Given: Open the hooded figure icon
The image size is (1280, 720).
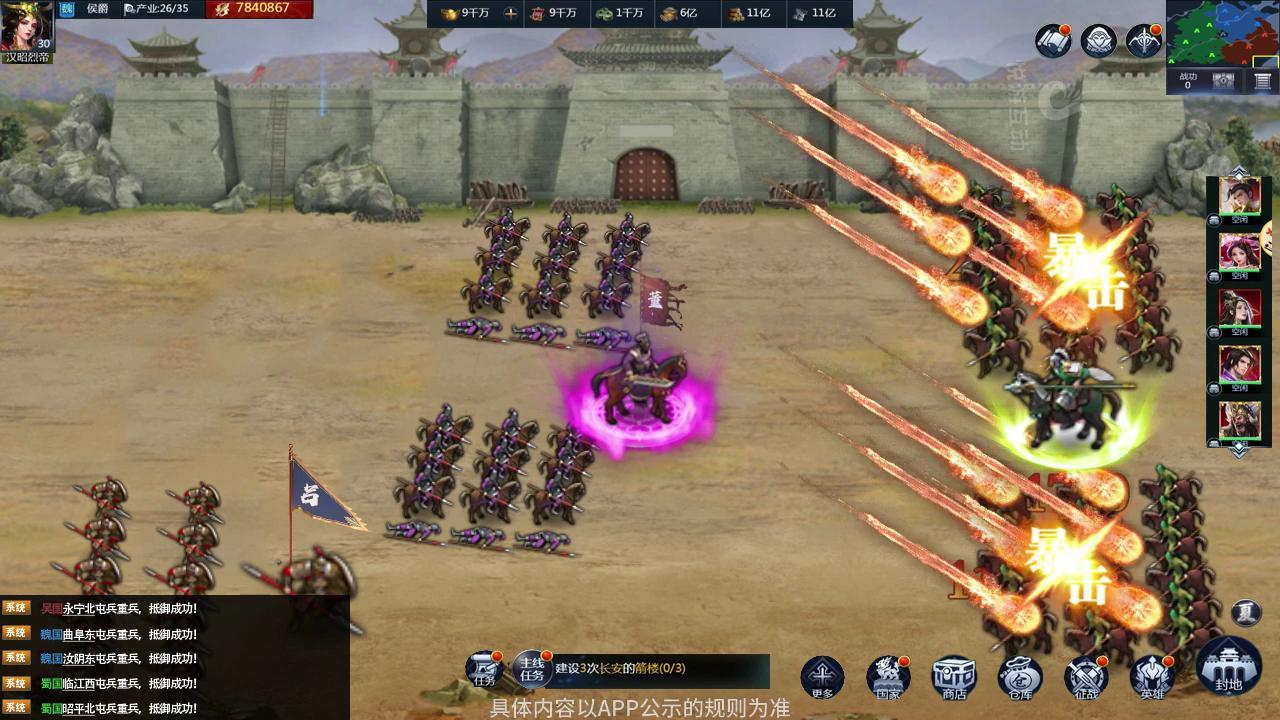Looking at the screenshot, I should [x=1099, y=41].
